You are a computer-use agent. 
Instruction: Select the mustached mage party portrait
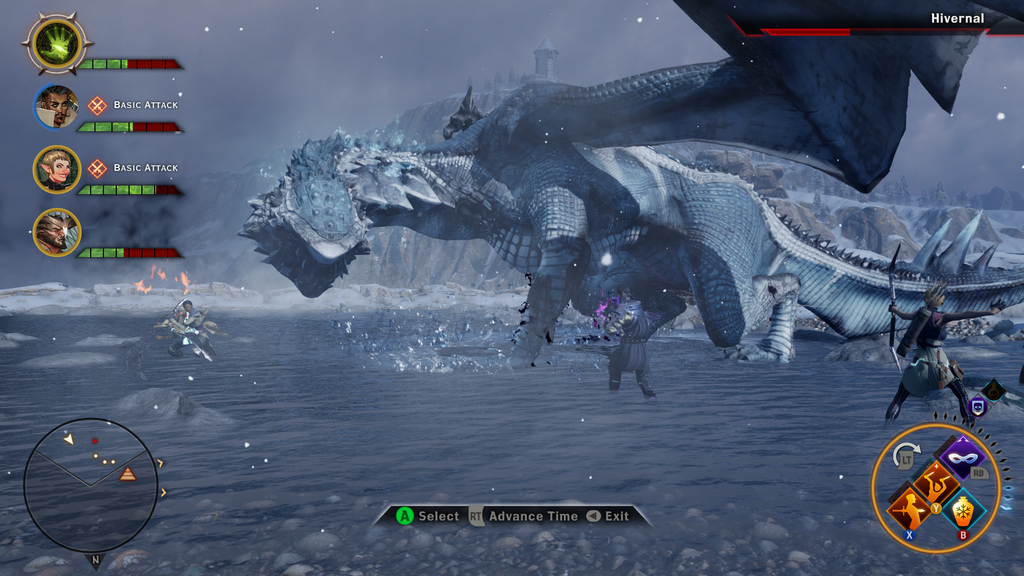pos(57,107)
